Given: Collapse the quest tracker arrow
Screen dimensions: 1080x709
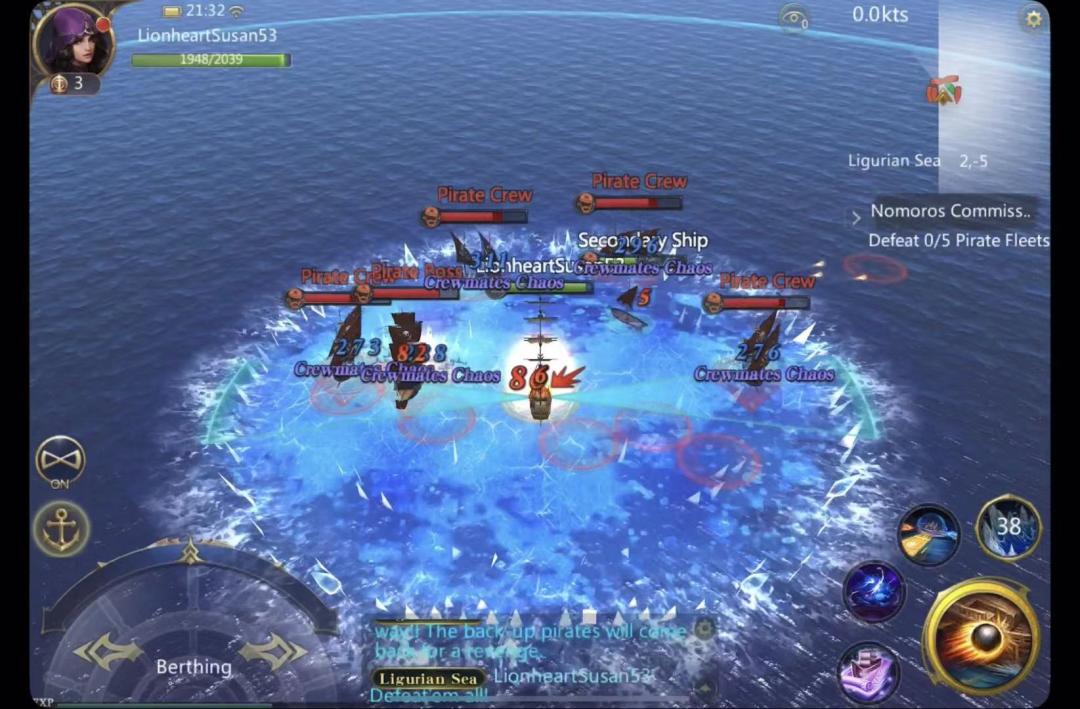Looking at the screenshot, I should [x=856, y=217].
